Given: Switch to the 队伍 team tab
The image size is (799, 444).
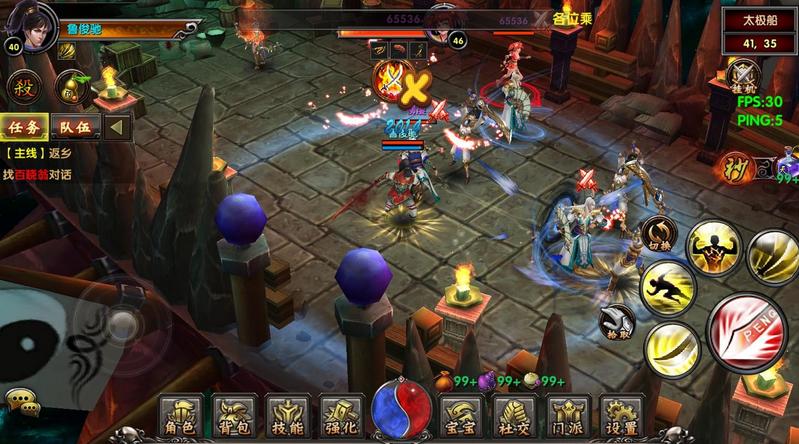Looking at the screenshot, I should click(75, 127).
